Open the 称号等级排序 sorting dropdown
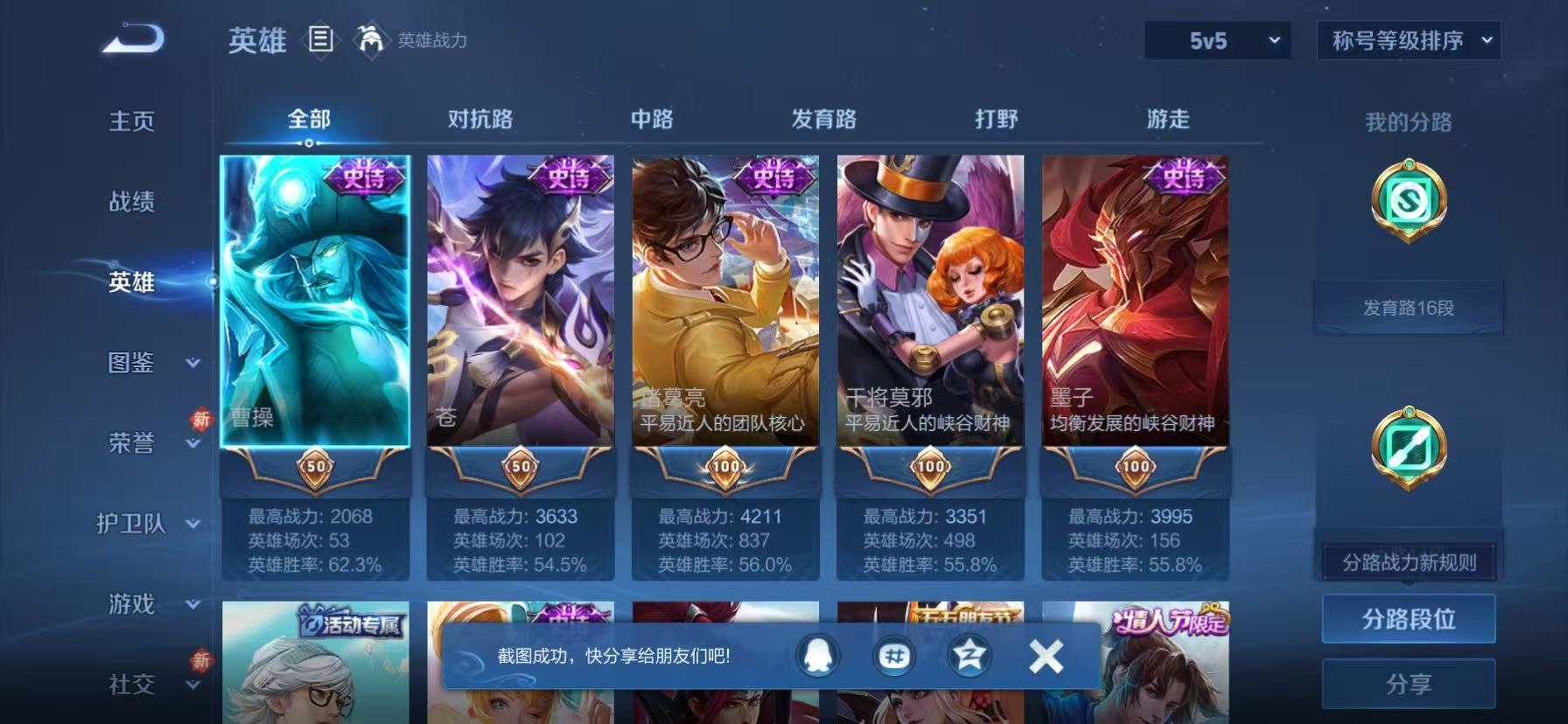1568x724 pixels. coord(1407,40)
